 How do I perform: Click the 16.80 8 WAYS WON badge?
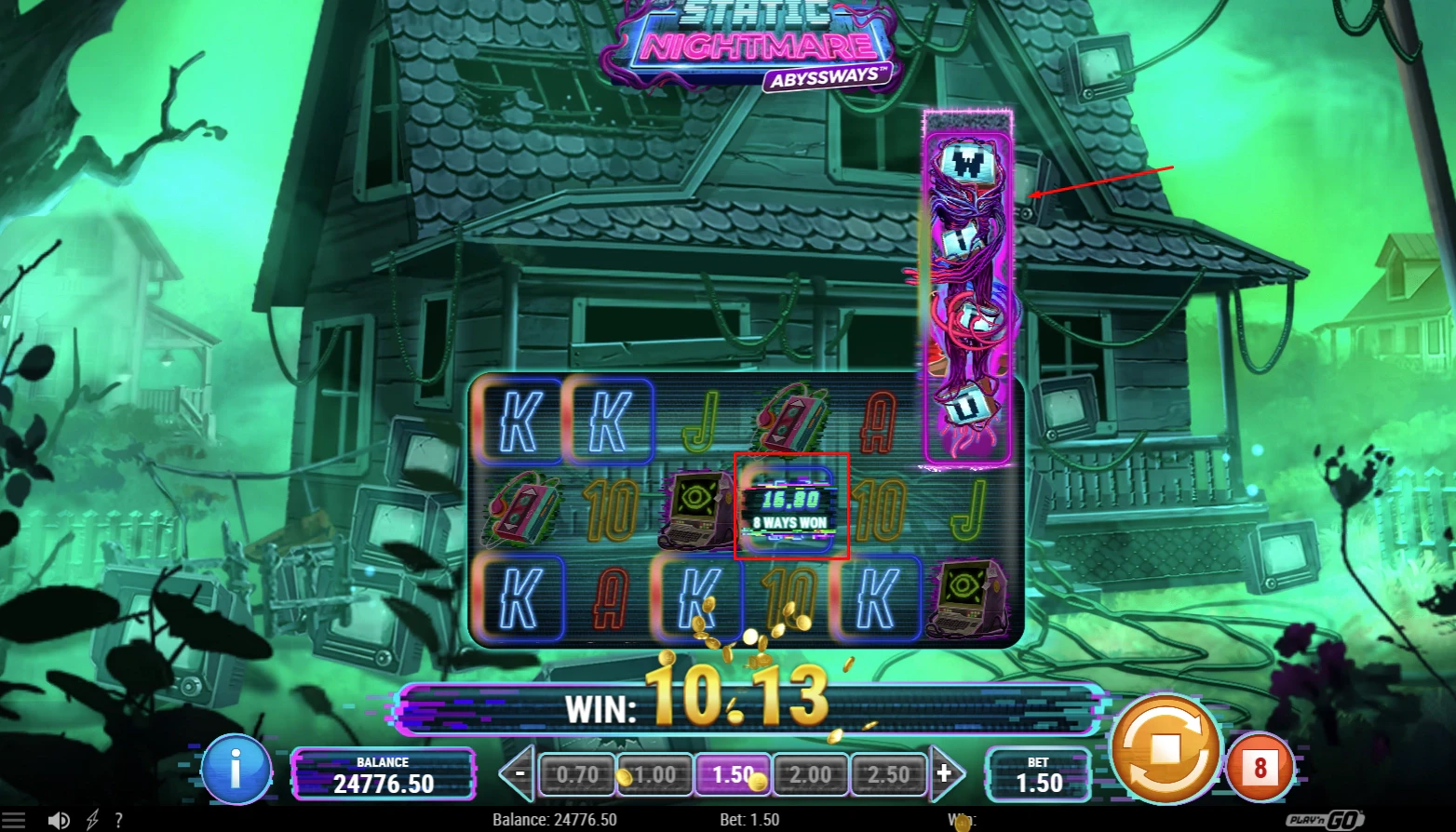click(x=790, y=508)
